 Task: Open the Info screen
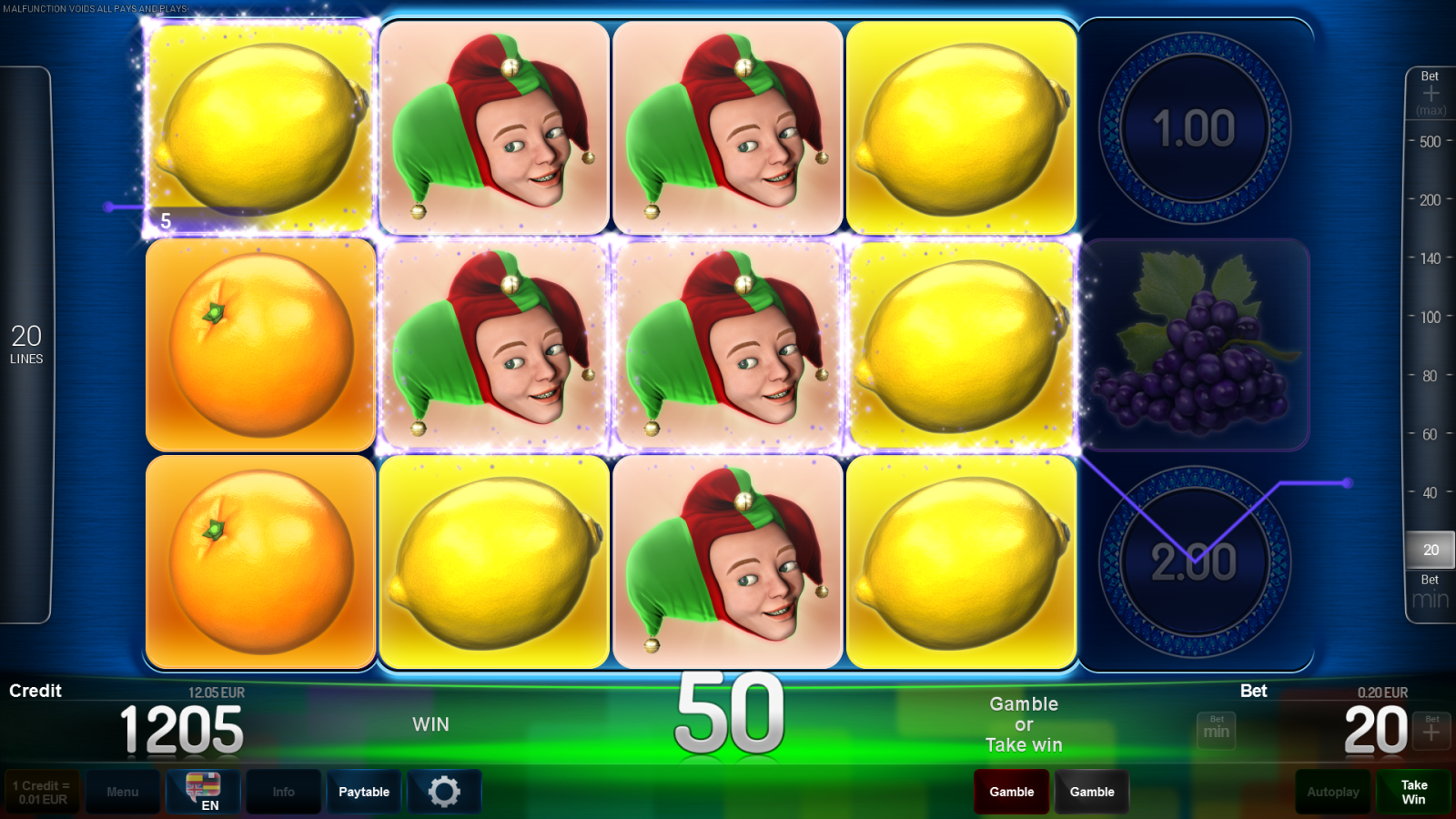pos(283,792)
